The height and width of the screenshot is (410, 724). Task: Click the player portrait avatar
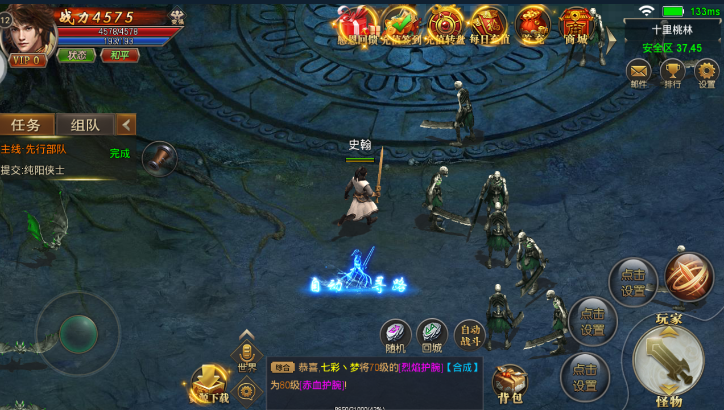28,30
